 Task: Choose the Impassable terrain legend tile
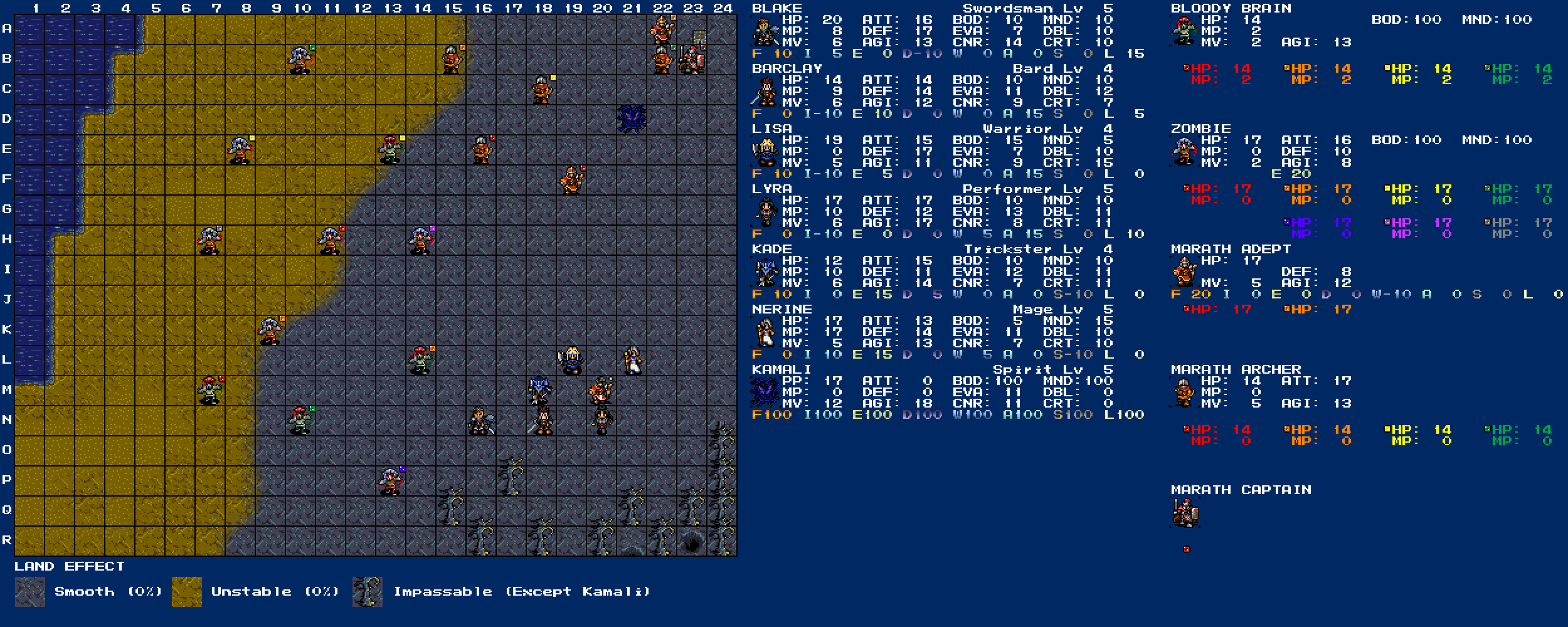(368, 591)
